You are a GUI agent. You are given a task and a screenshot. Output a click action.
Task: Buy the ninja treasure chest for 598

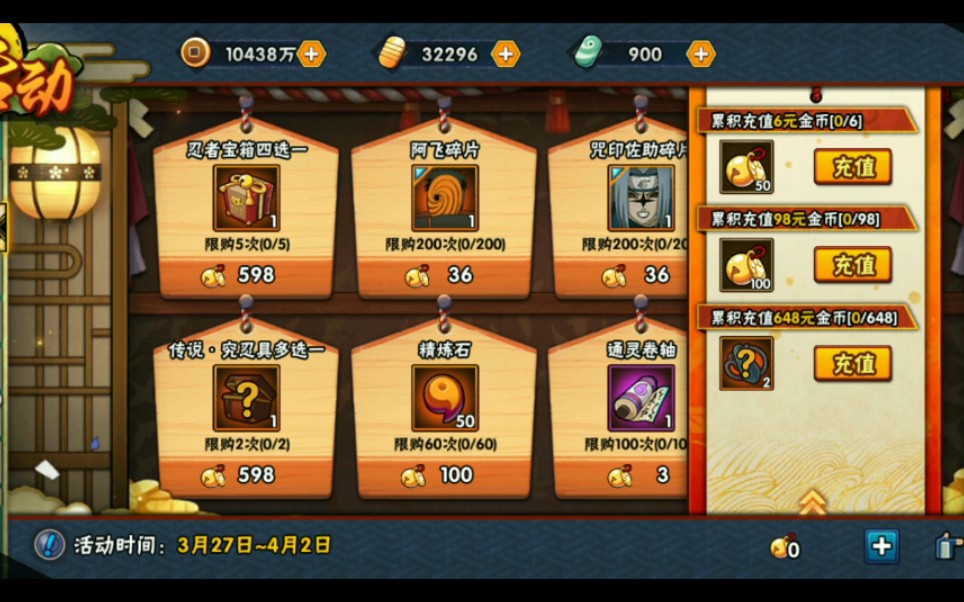click(x=244, y=275)
